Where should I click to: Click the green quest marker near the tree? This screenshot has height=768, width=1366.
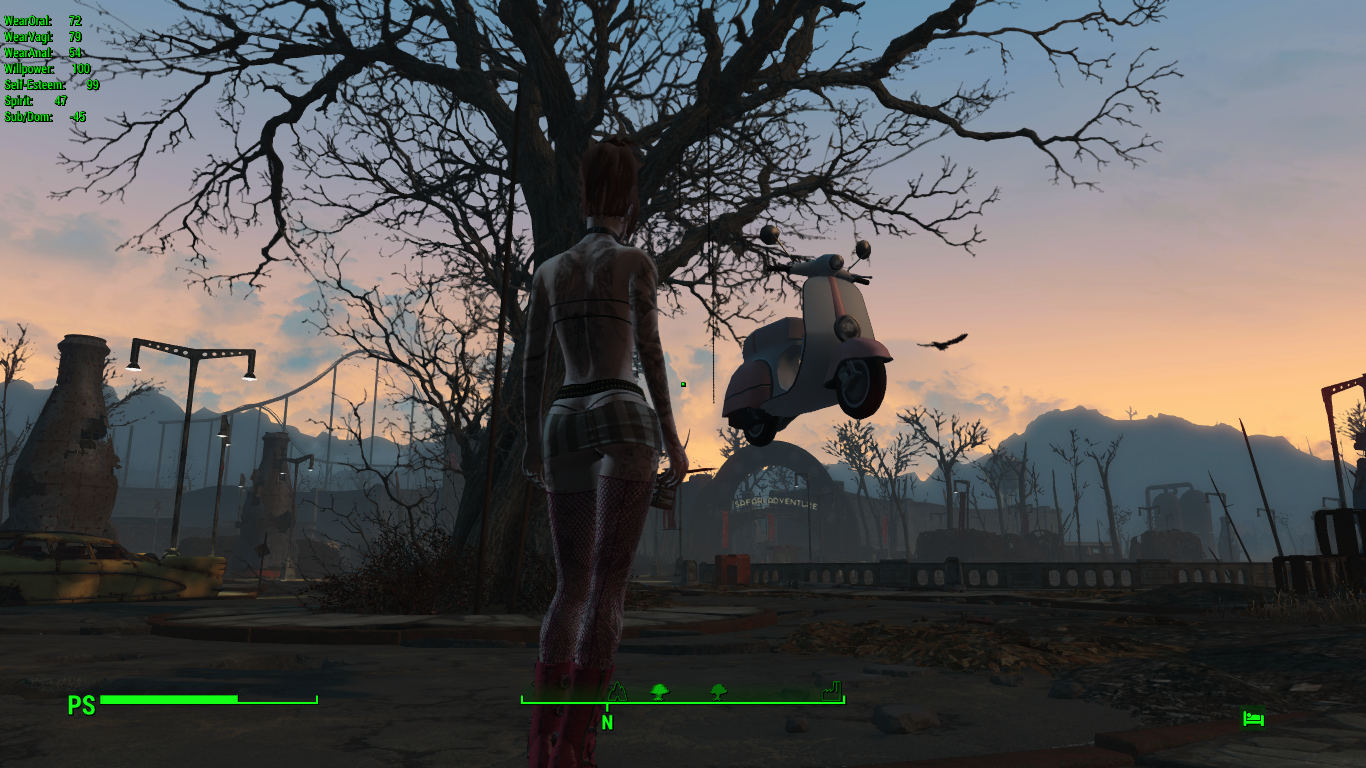pyautogui.click(x=683, y=383)
